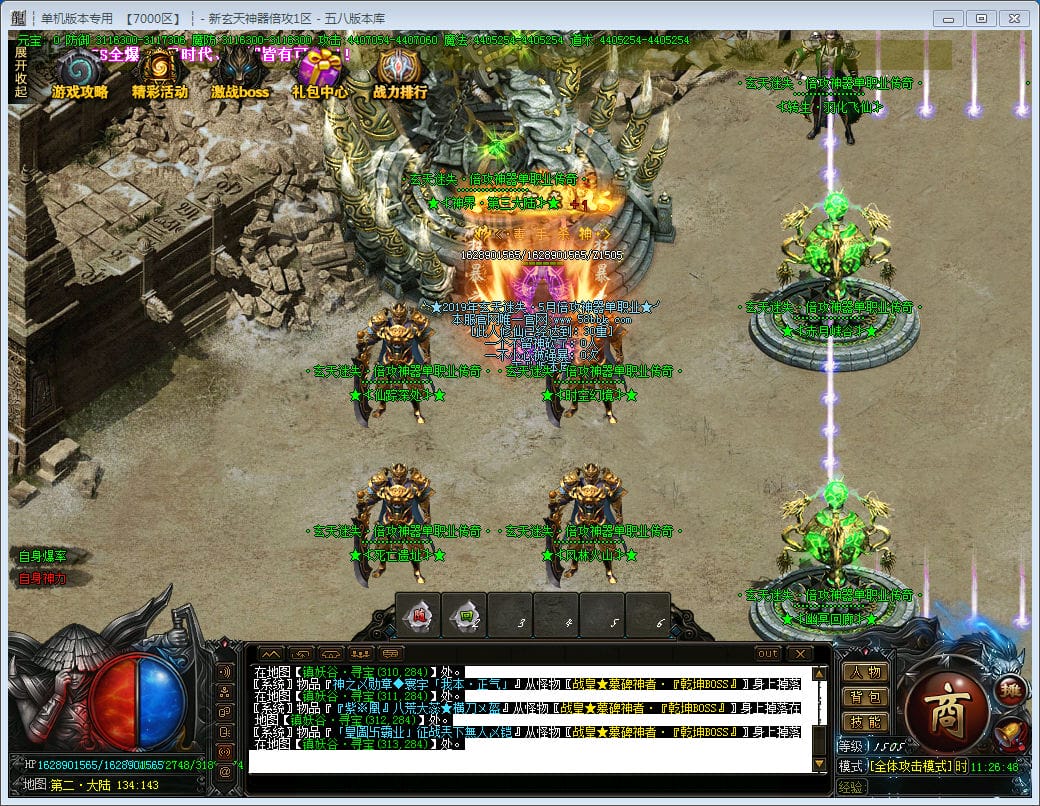
Task: Open the 技能 skills panel
Action: click(x=866, y=722)
